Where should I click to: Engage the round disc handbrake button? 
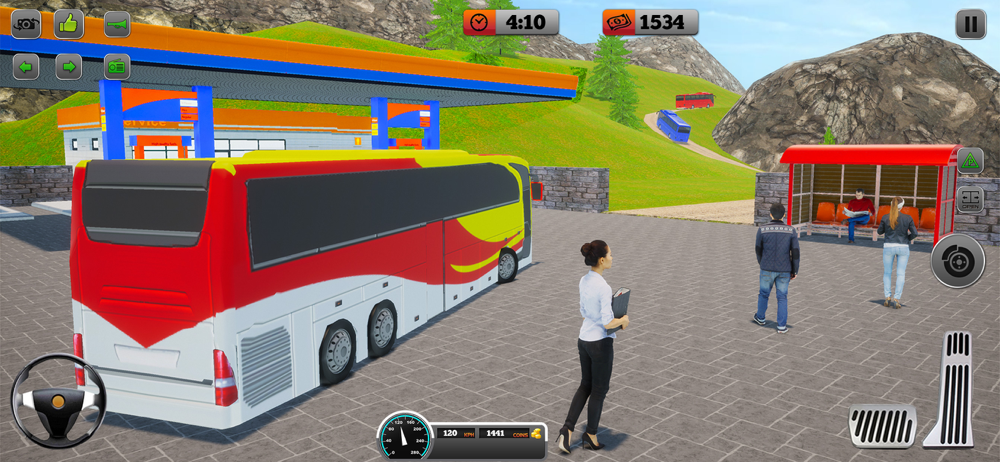click(x=957, y=260)
